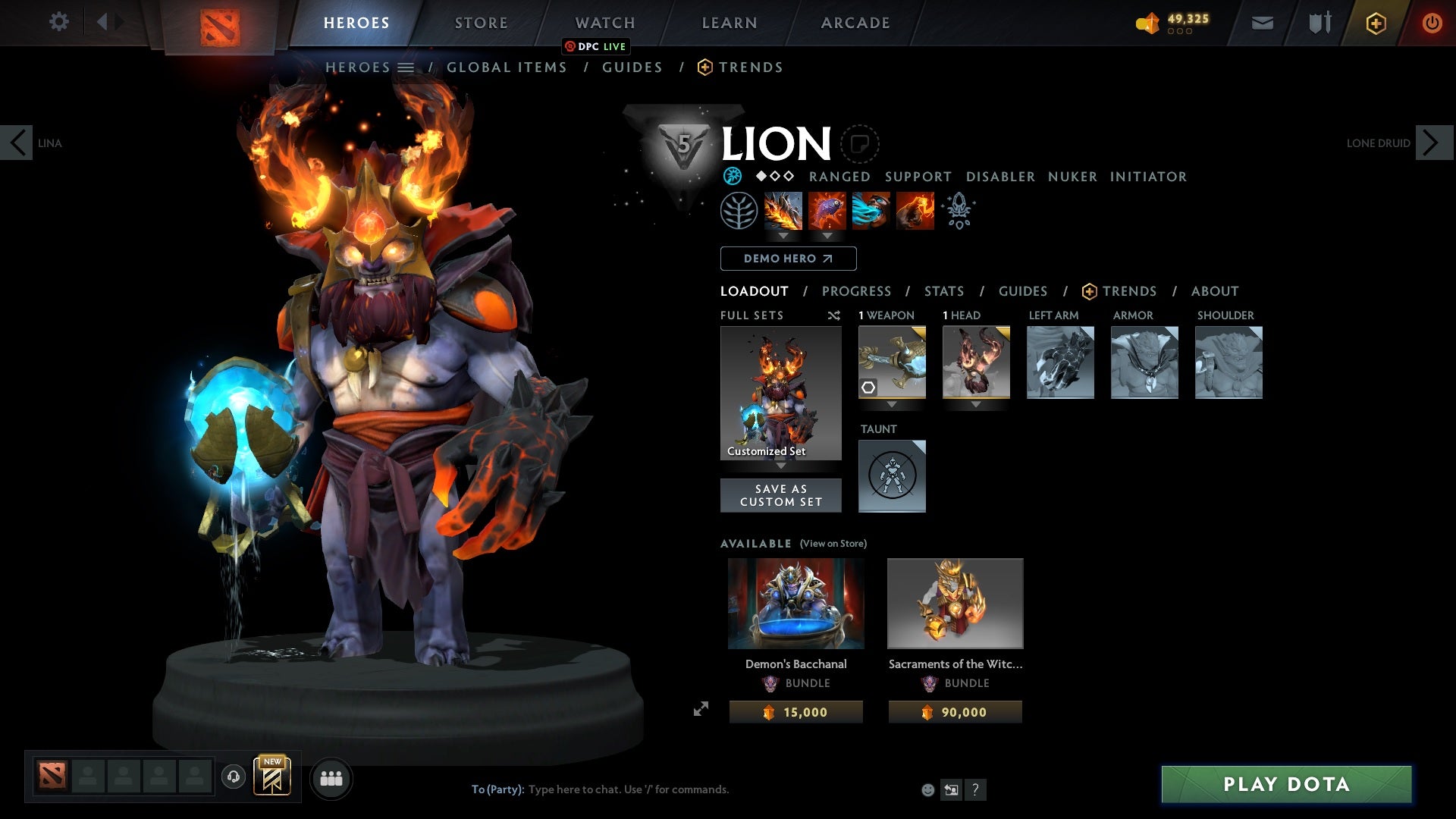Open the settings gear
The image size is (1456, 819).
(58, 22)
